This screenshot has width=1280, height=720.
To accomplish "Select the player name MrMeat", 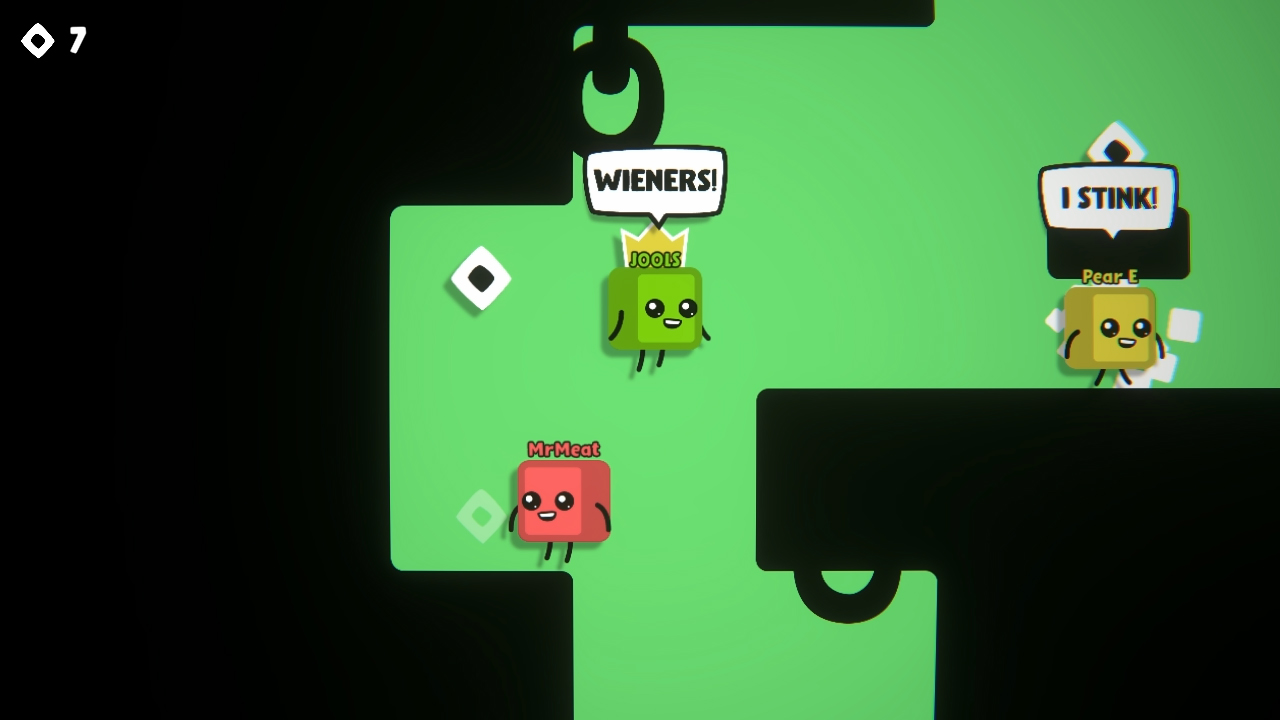I will [x=562, y=450].
